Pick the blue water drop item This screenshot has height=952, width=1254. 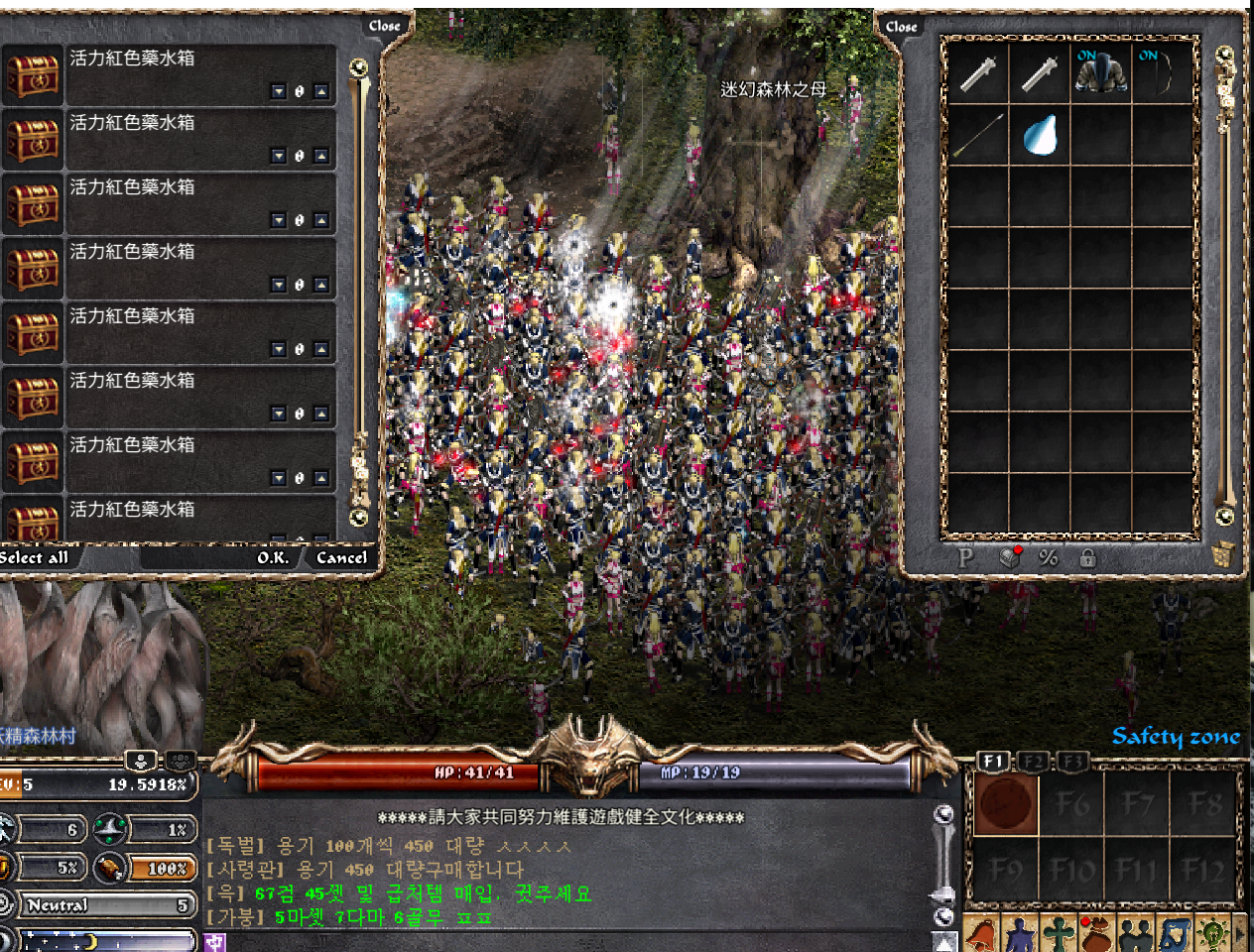[x=1040, y=135]
